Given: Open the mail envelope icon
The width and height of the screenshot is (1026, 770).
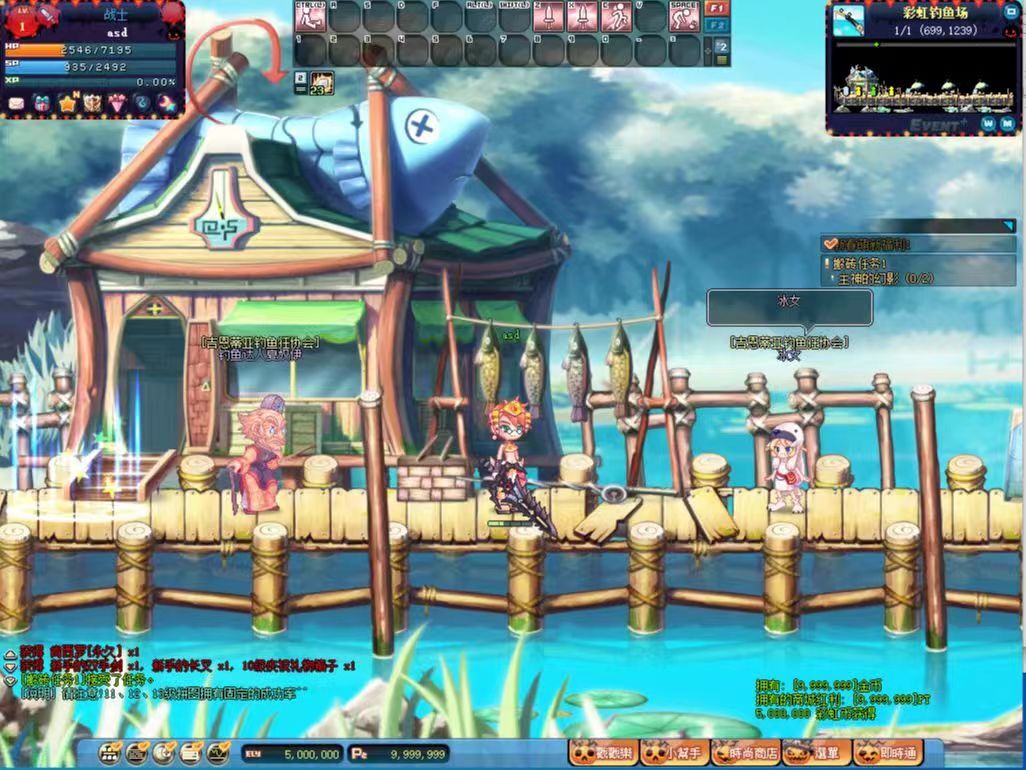Looking at the screenshot, I should (17, 103).
